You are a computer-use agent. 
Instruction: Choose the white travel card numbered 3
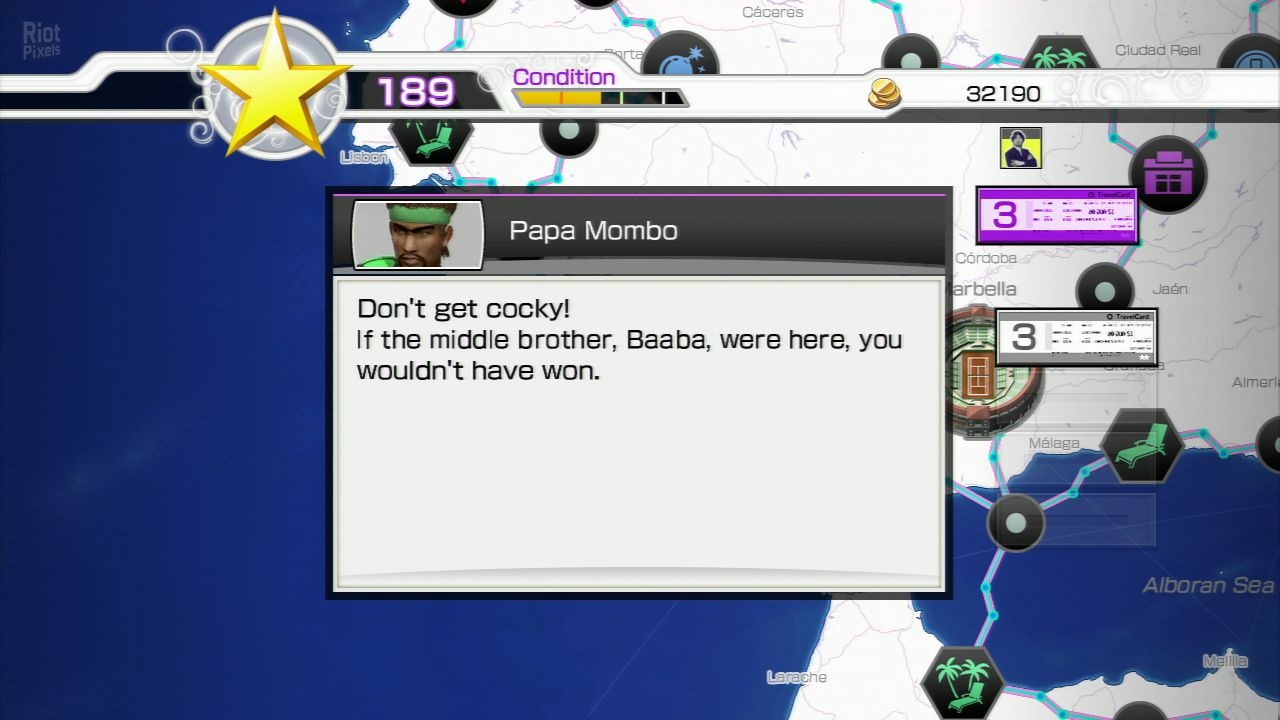tap(1076, 337)
